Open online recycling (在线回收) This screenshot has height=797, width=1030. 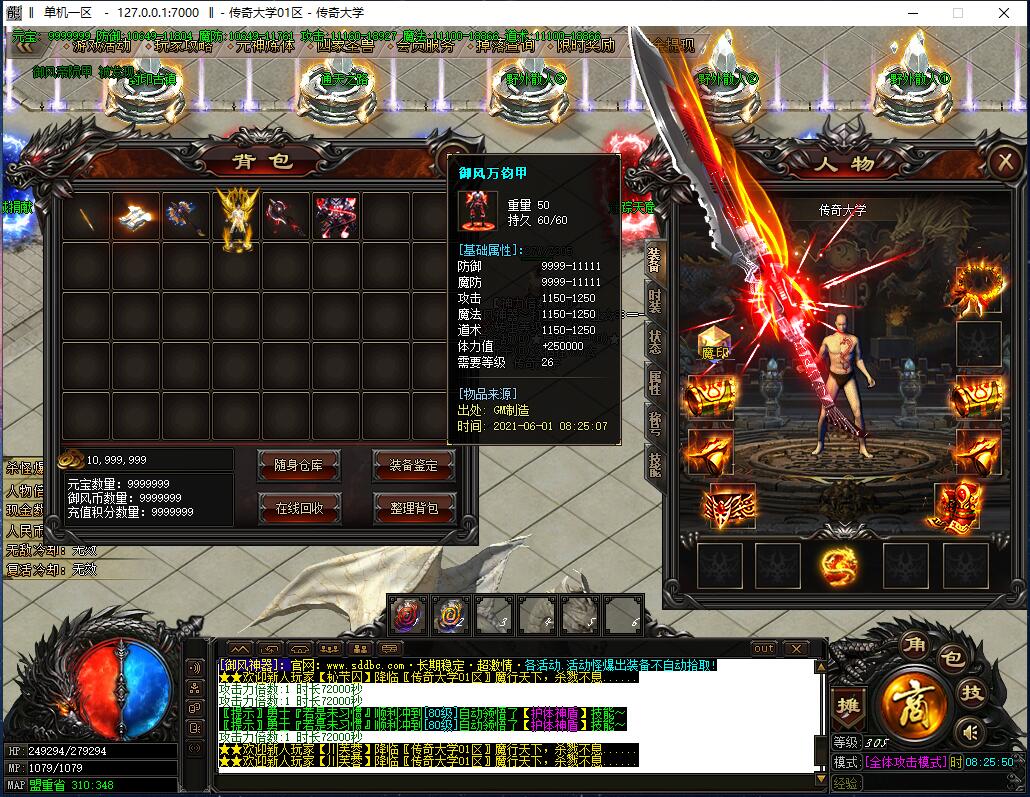(x=299, y=508)
